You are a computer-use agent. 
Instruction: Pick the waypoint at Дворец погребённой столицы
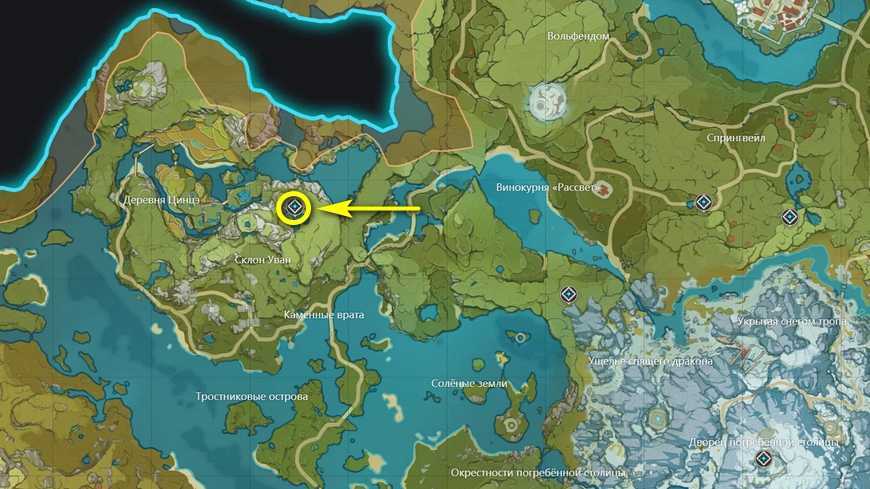pyautogui.click(x=763, y=459)
